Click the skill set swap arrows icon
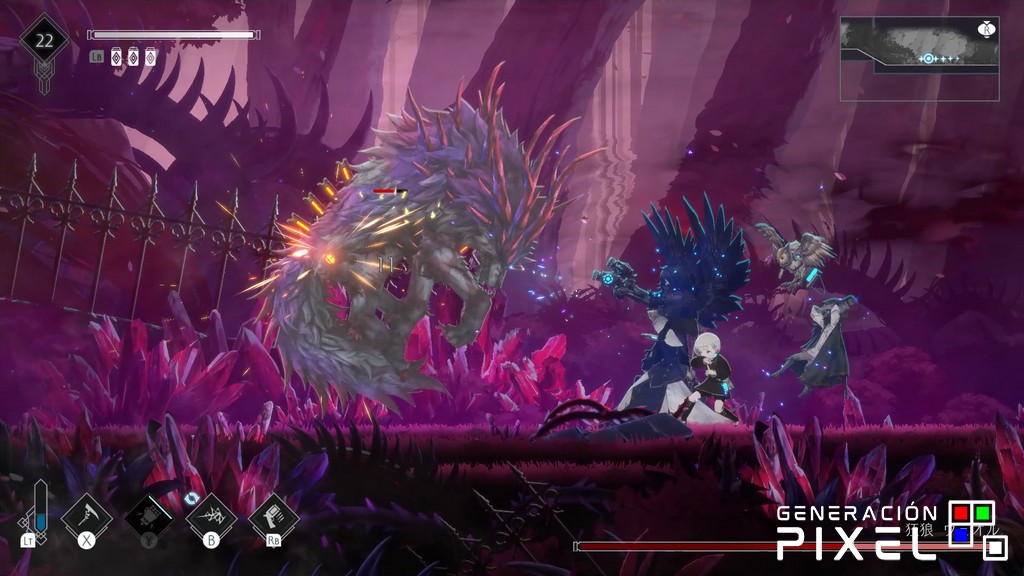 pos(193,497)
